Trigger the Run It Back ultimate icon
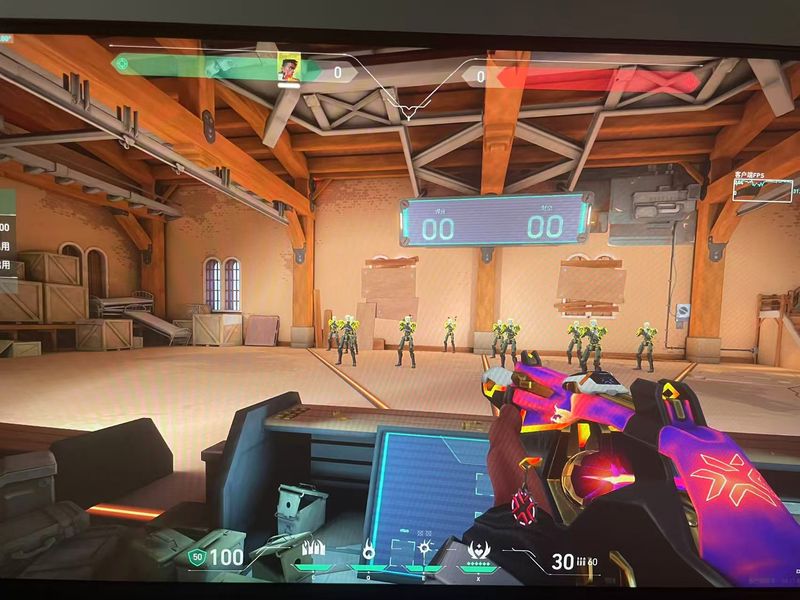The height and width of the screenshot is (600, 800). [x=478, y=549]
